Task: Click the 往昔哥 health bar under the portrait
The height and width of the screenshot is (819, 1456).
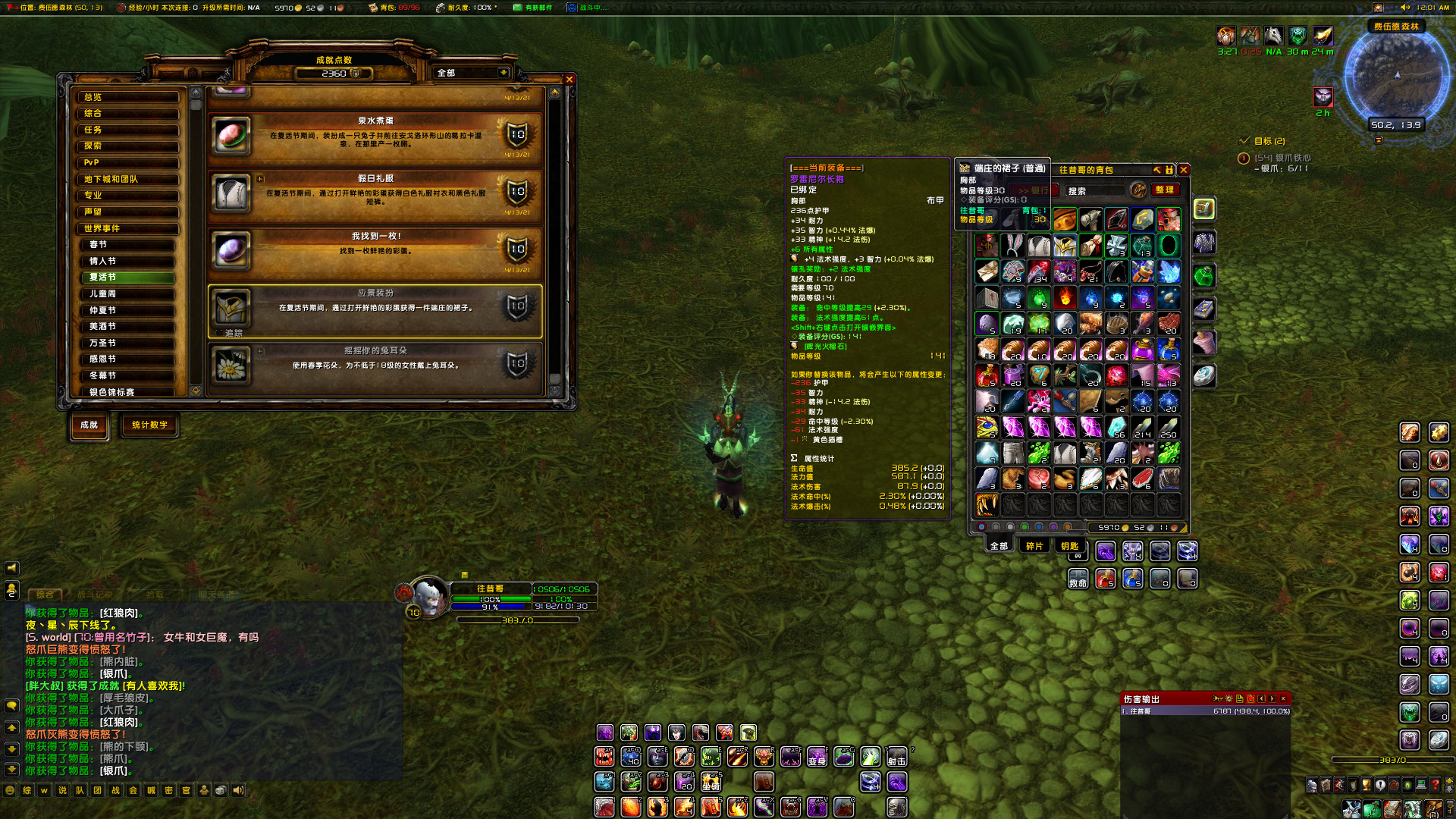Action: (491, 598)
